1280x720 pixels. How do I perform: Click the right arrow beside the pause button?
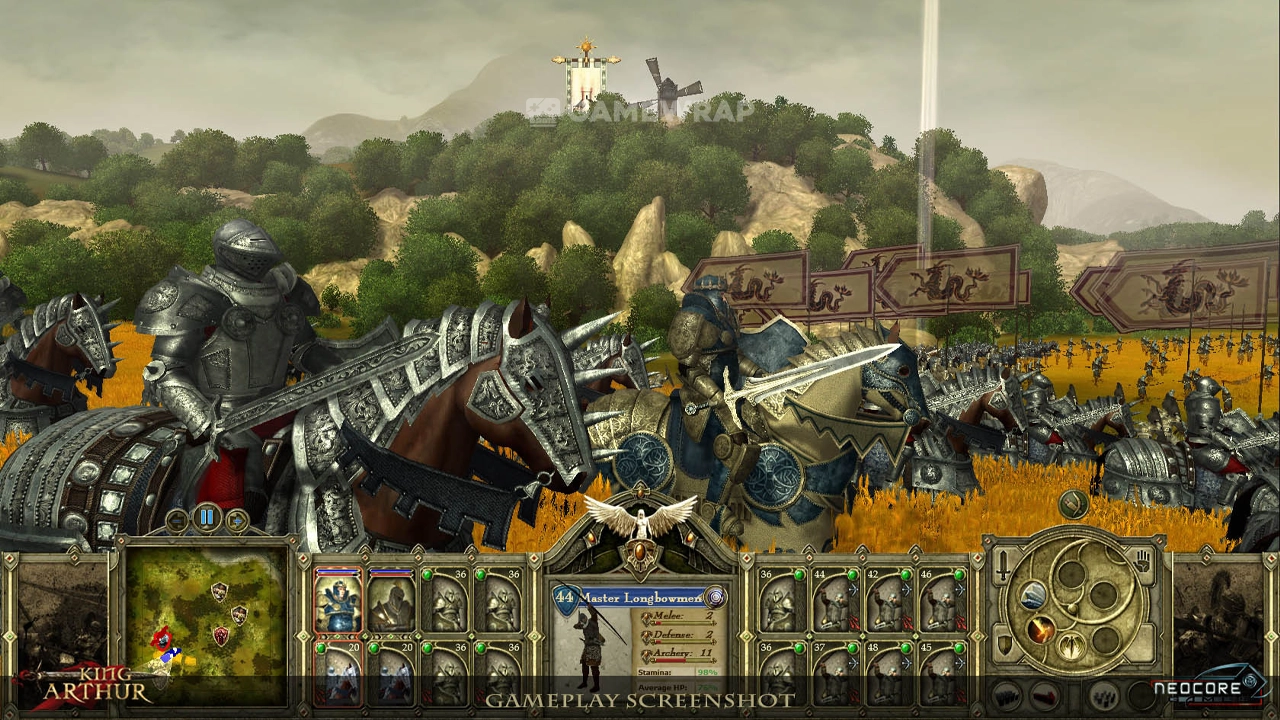pos(236,519)
